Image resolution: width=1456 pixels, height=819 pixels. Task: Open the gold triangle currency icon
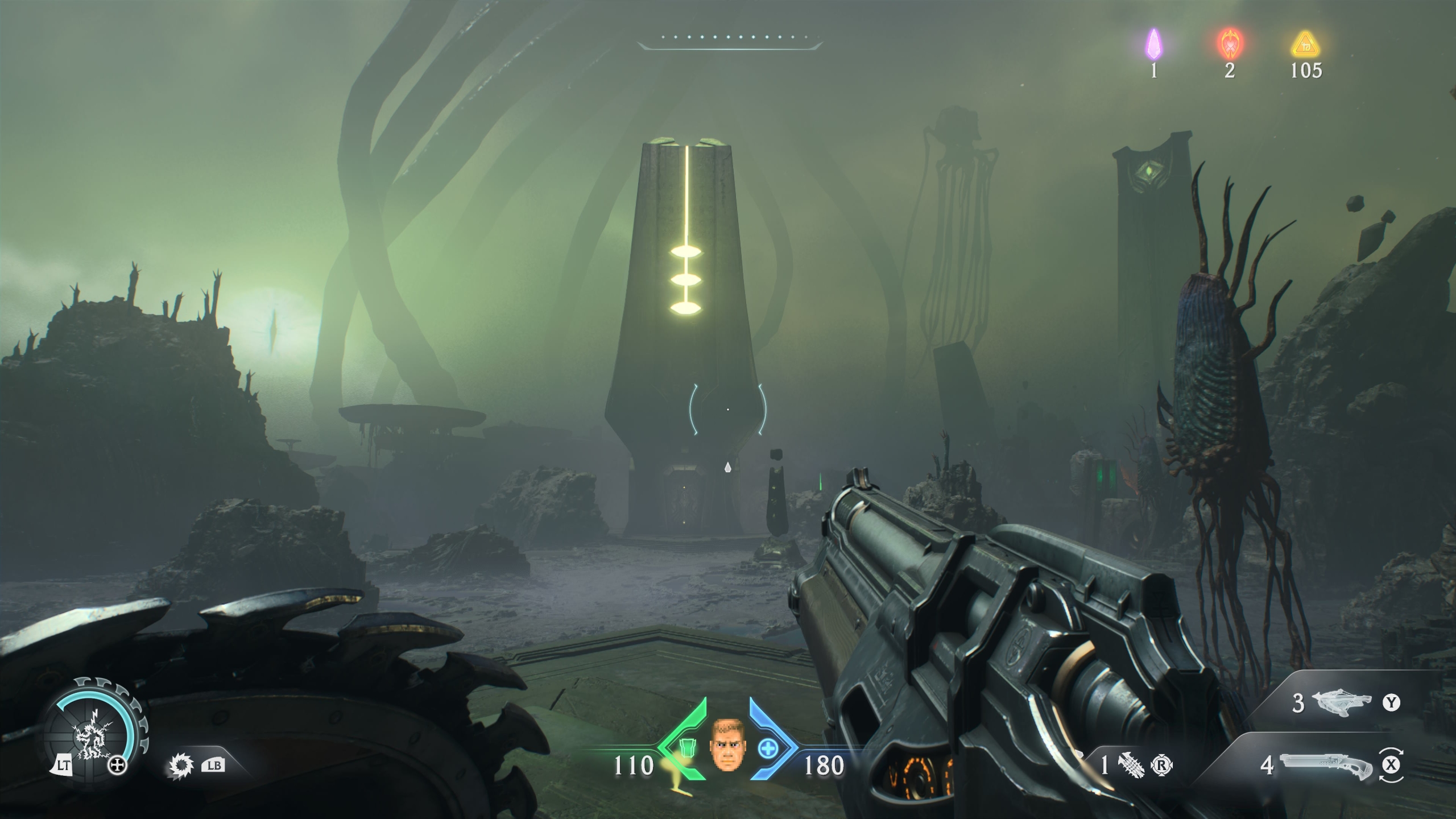(1306, 44)
